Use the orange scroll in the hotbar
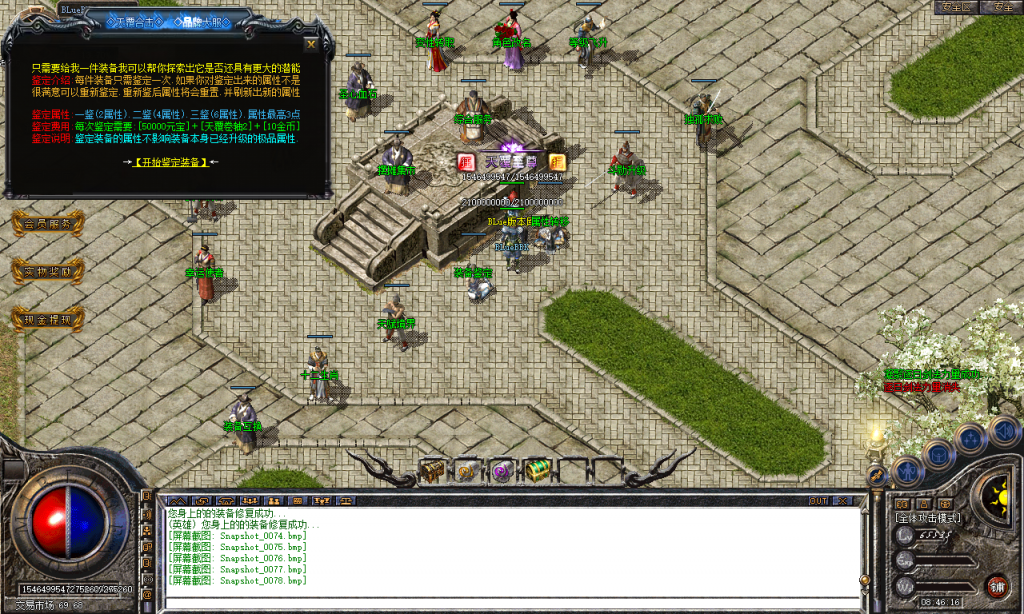1024x614 pixels. (x=466, y=470)
